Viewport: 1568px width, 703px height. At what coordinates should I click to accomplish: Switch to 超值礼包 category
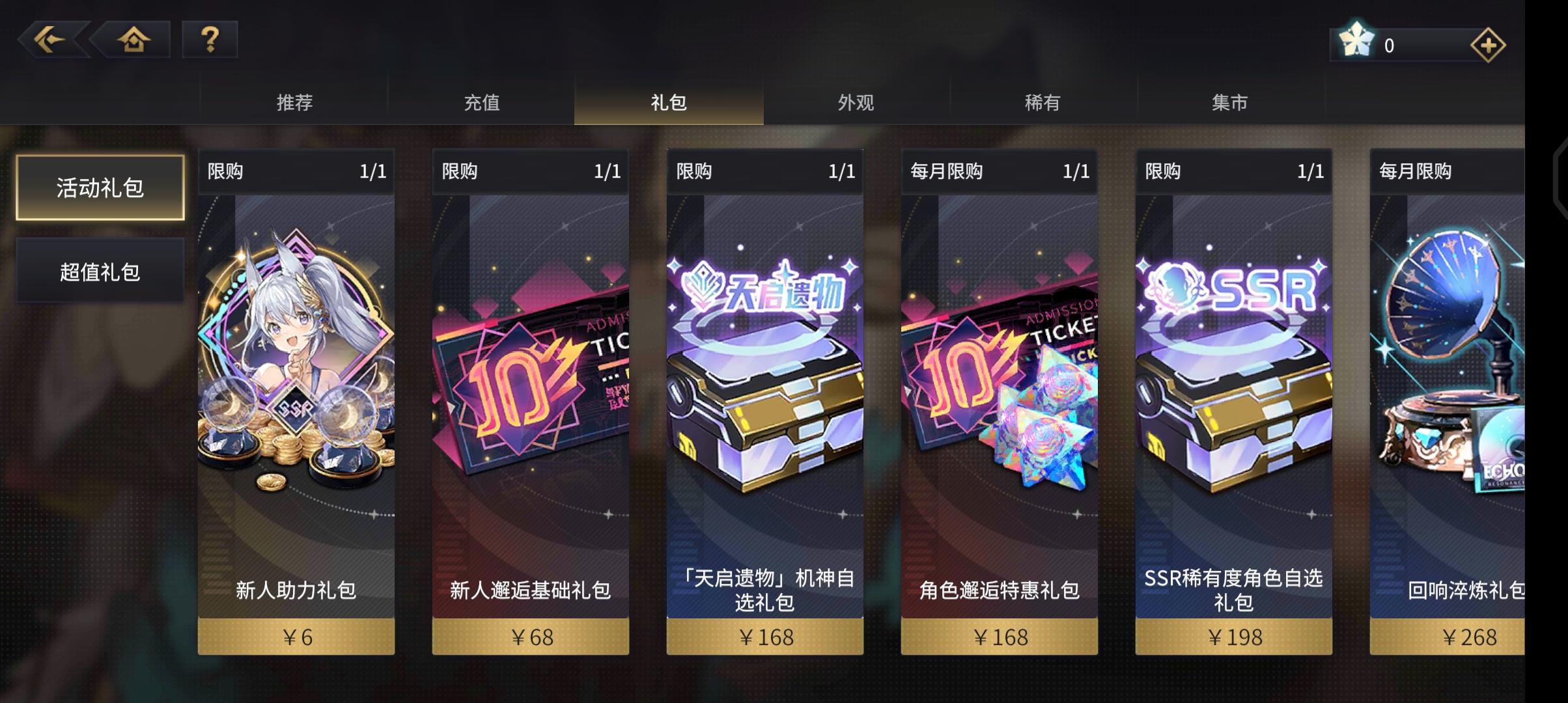[99, 270]
